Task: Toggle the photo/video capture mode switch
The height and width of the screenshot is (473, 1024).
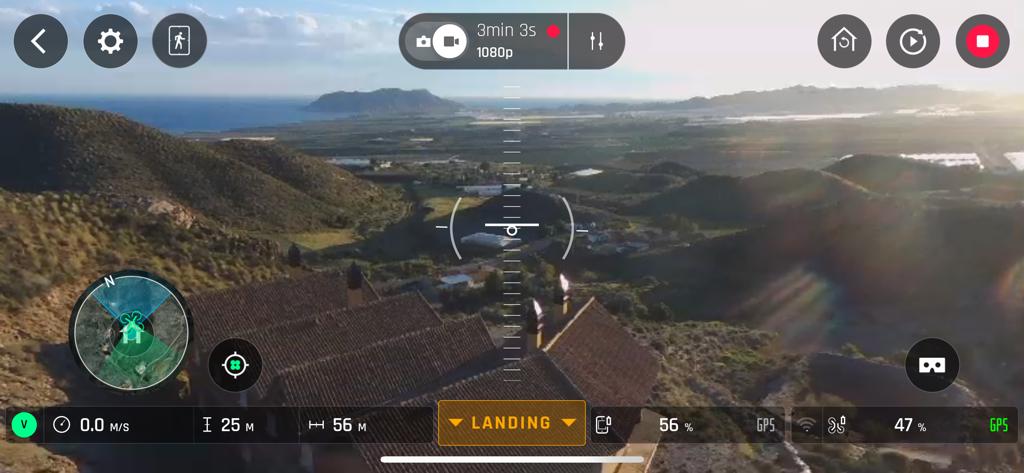Action: pyautogui.click(x=439, y=41)
